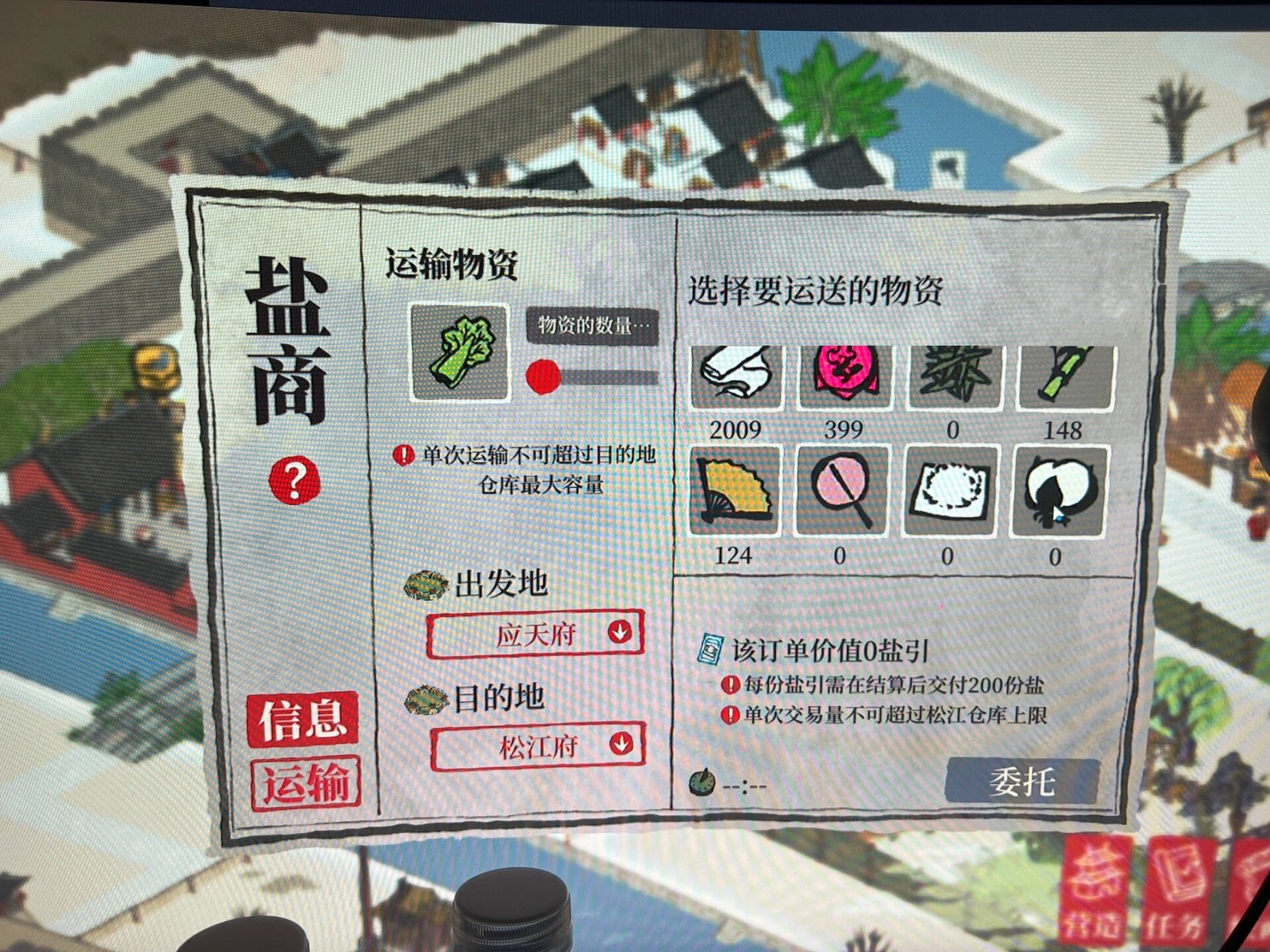Click the salt ticket icon beside 该订单价值0盐引
The height and width of the screenshot is (952, 1270).
(x=712, y=650)
